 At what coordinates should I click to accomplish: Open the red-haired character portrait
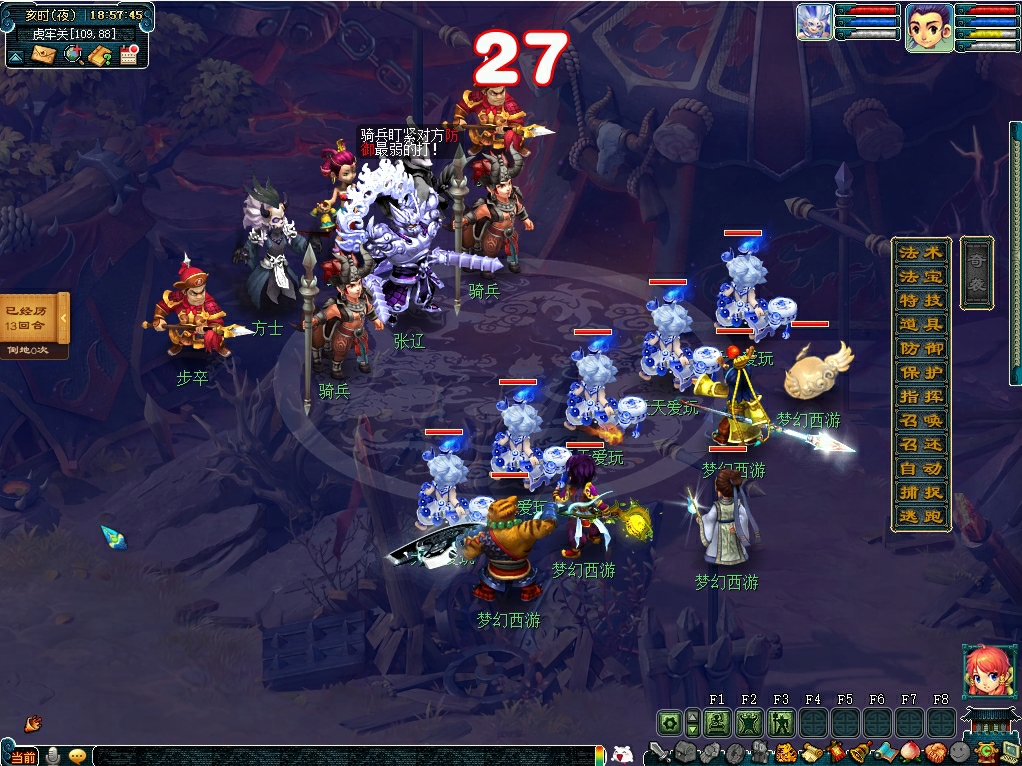(x=983, y=671)
